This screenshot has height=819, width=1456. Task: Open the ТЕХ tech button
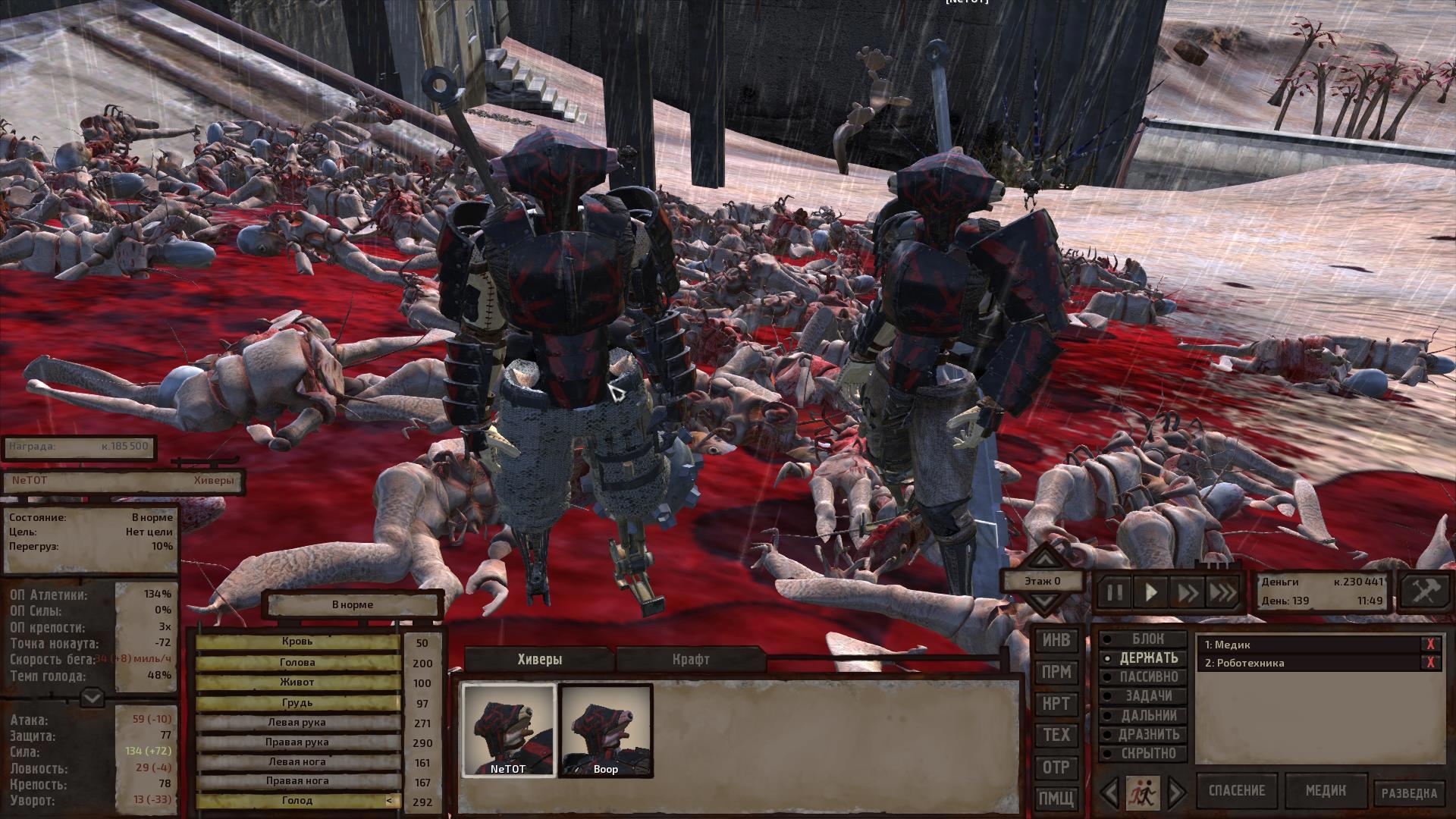pyautogui.click(x=1056, y=735)
